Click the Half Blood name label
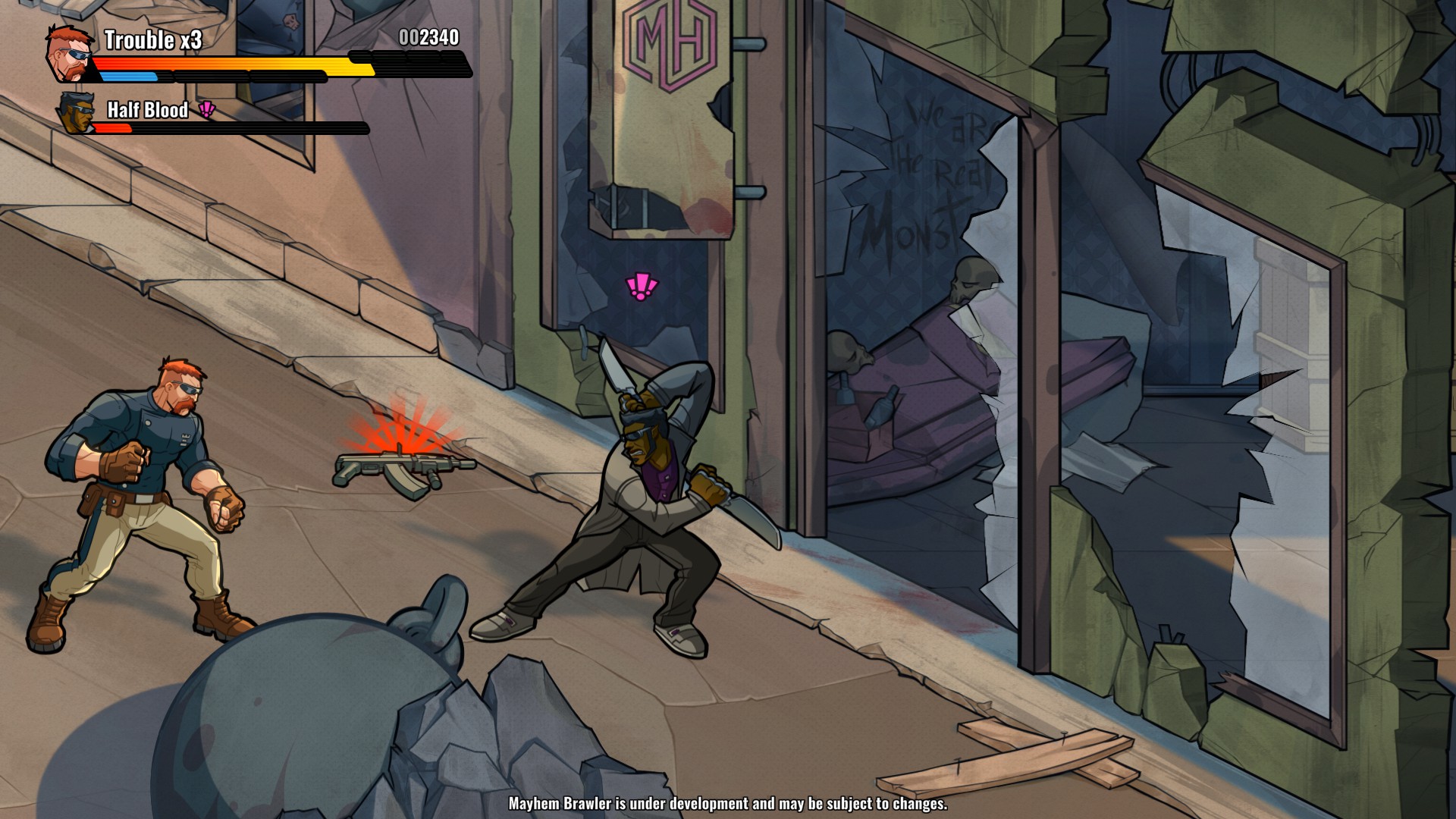Viewport: 1456px width, 819px height. 146,110
